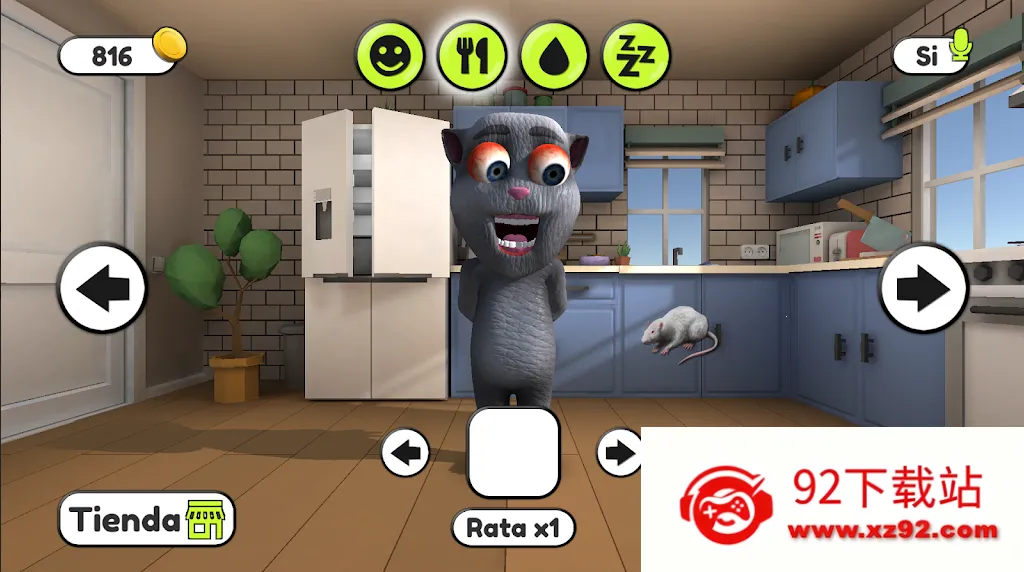This screenshot has width=1024, height=572.
Task: Move to the next room on the right
Action: tap(923, 289)
